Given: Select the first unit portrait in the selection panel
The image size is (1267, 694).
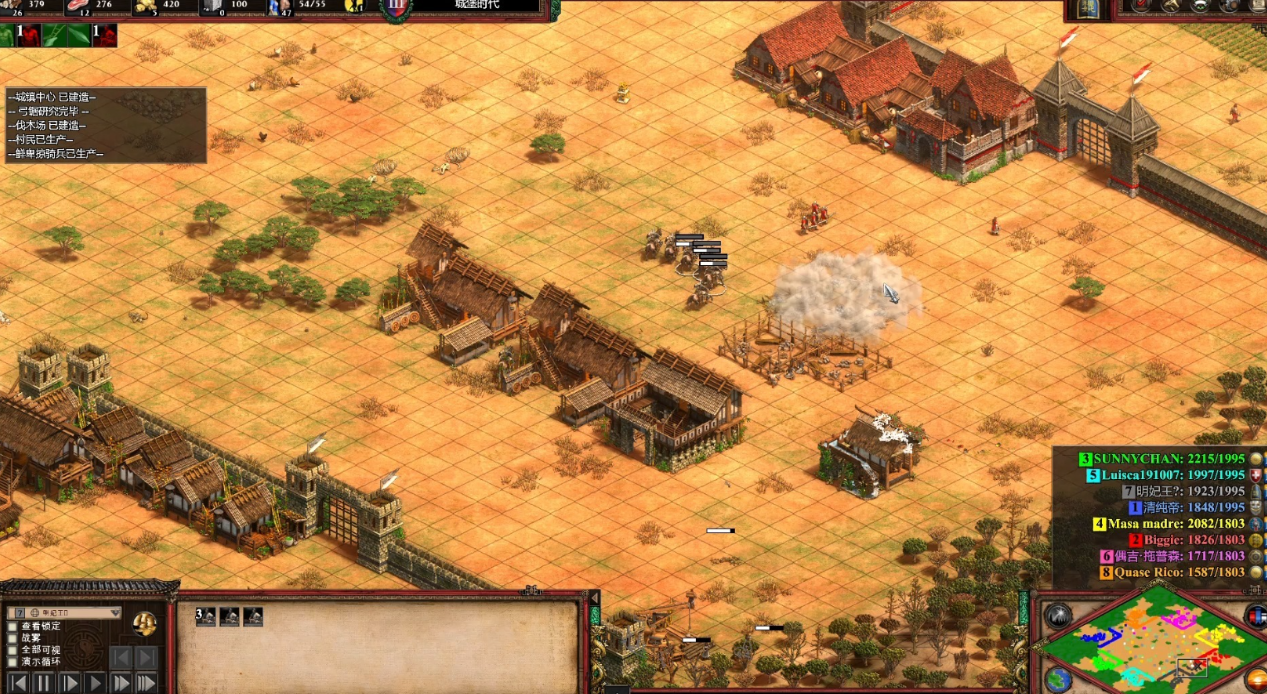Looking at the screenshot, I should (x=206, y=617).
